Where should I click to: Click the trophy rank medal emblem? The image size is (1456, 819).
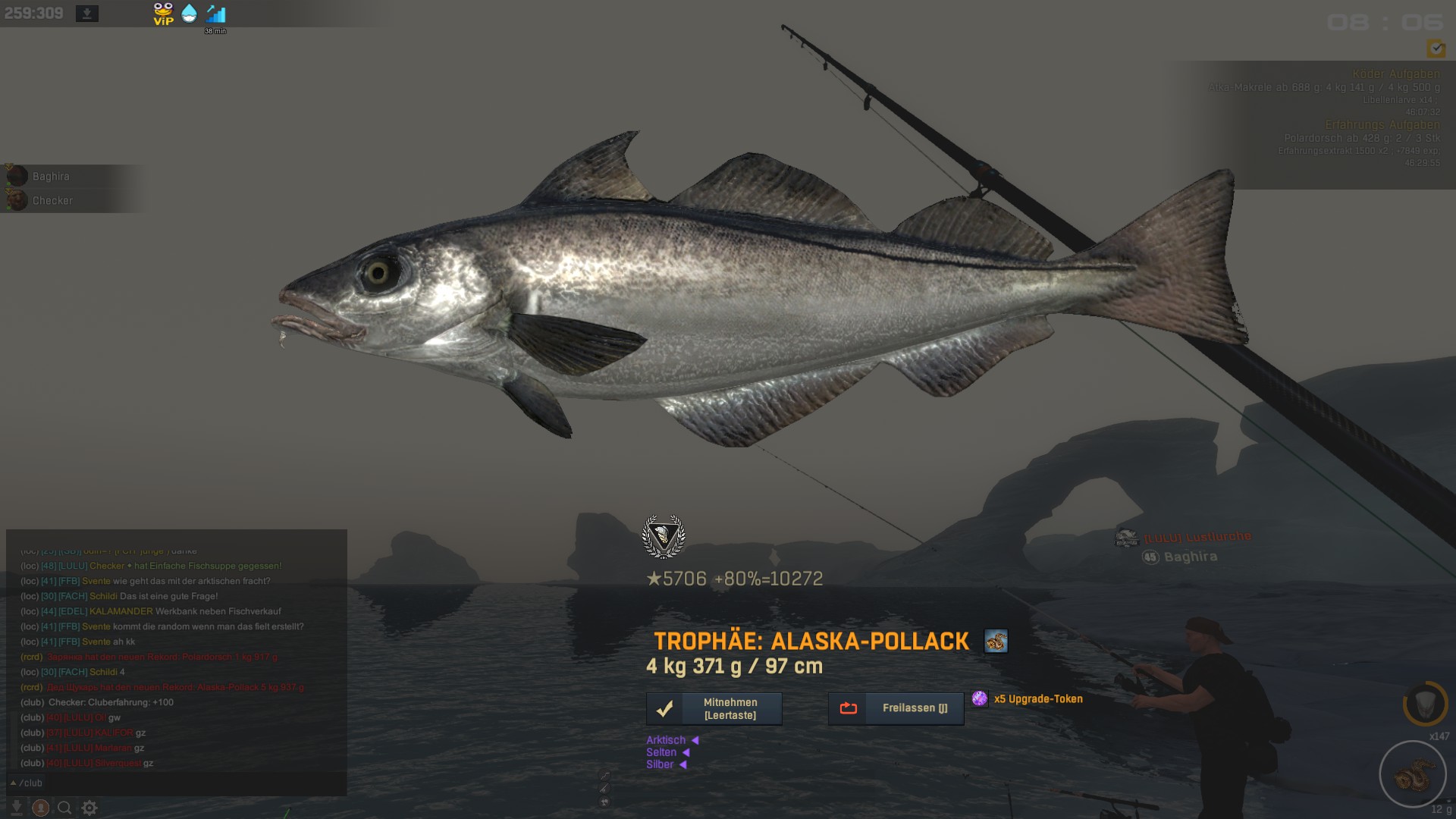pyautogui.click(x=664, y=536)
